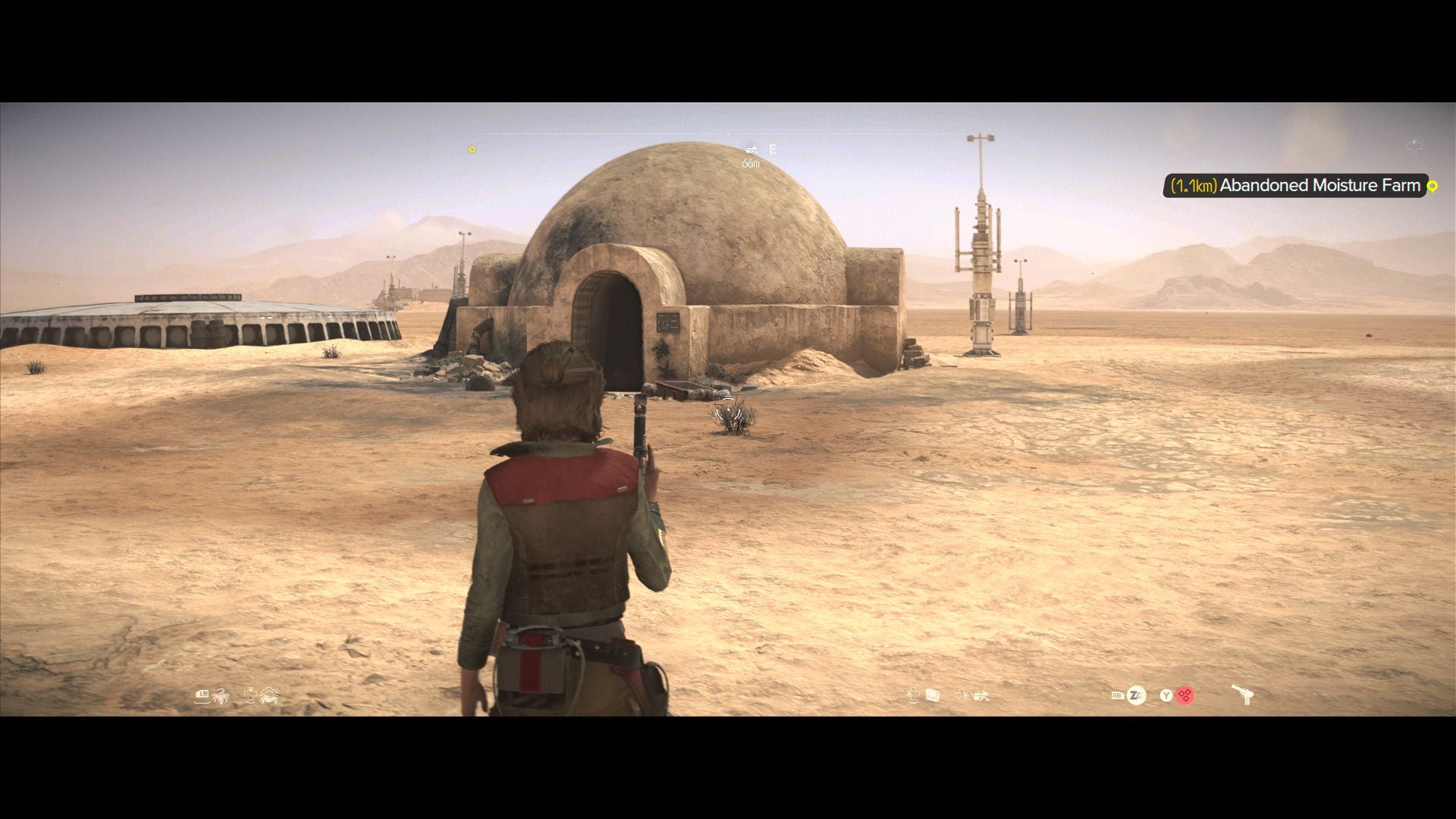Select the Abandoned Moisture Farm objective tracker
Image resolution: width=1456 pixels, height=819 pixels.
coord(1295,186)
